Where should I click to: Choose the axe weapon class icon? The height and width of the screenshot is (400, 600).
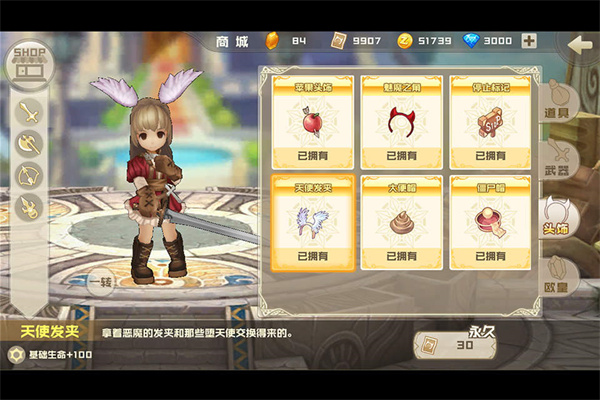point(29,145)
